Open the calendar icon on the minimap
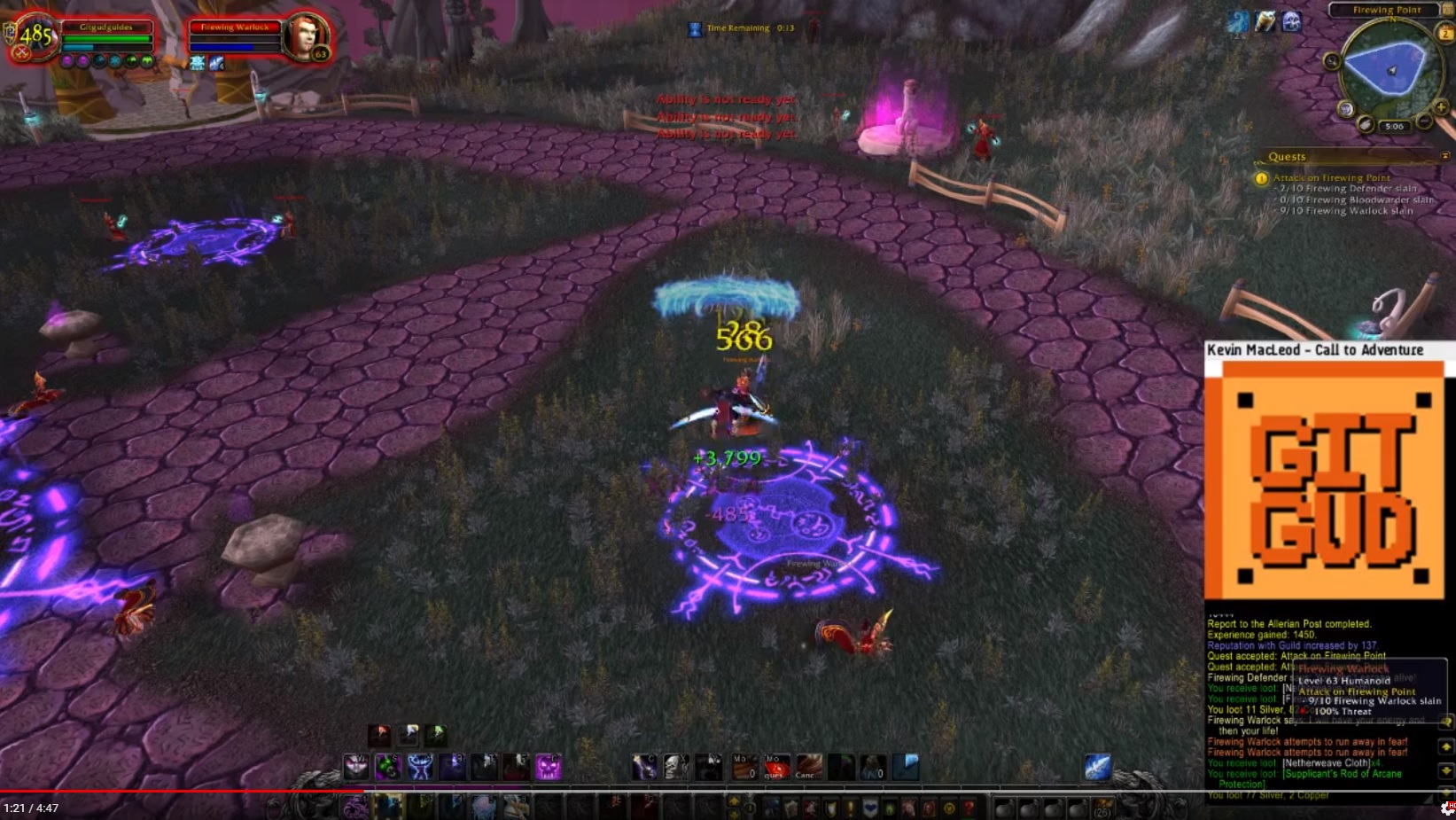 [1445, 33]
